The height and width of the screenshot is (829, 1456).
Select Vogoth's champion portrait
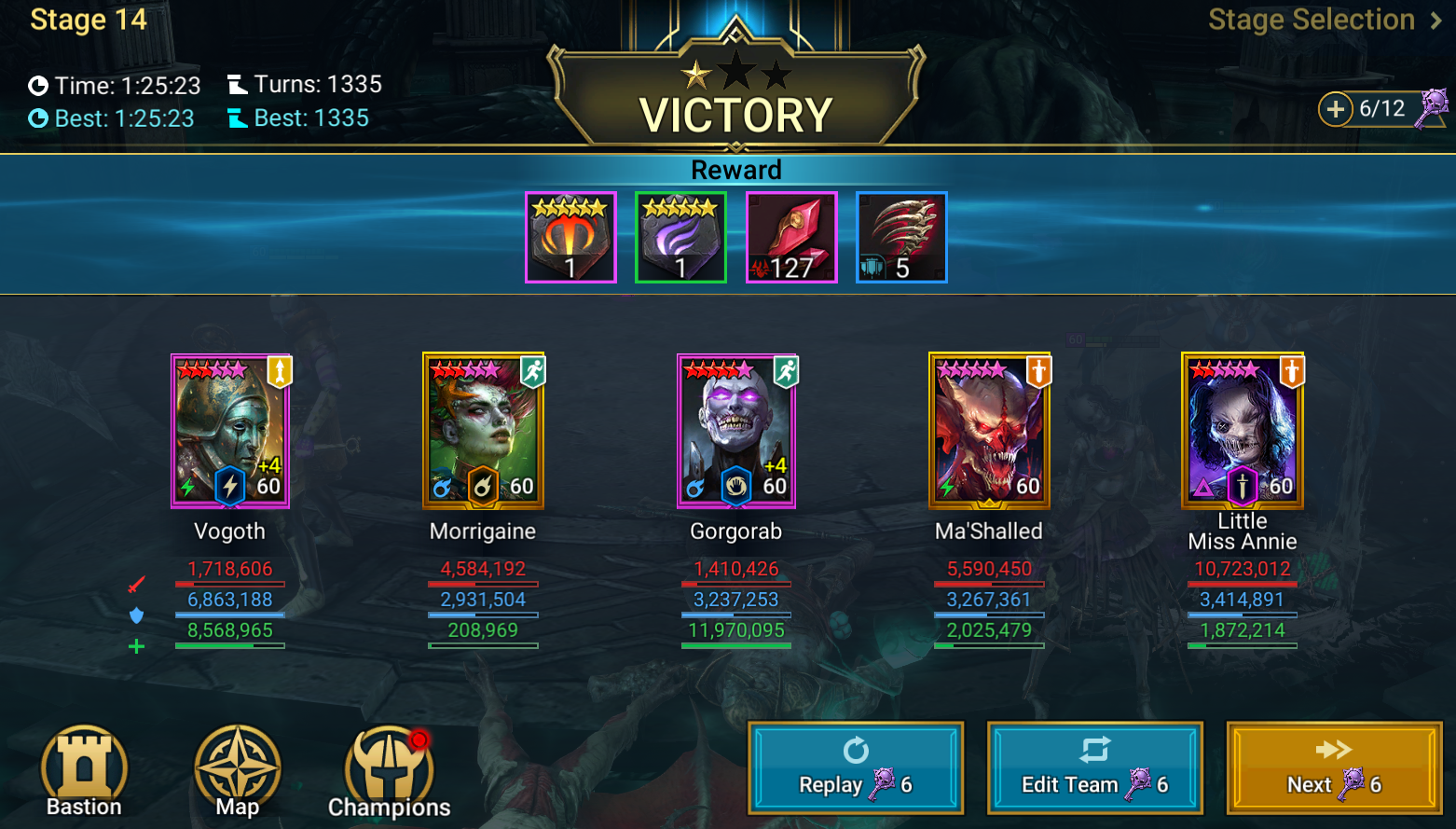coord(230,431)
